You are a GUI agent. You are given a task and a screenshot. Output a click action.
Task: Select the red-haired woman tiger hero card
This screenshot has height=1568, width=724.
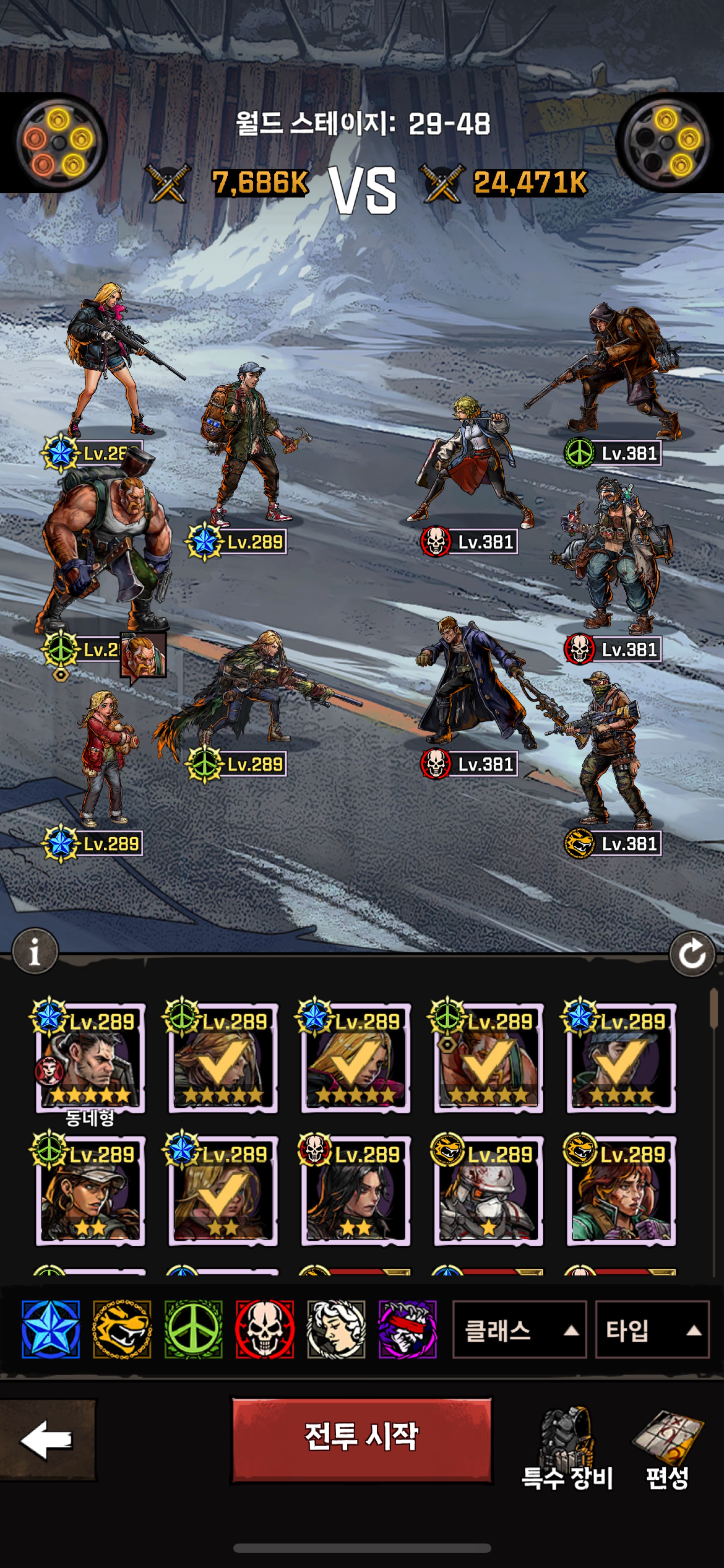[x=621, y=1192]
